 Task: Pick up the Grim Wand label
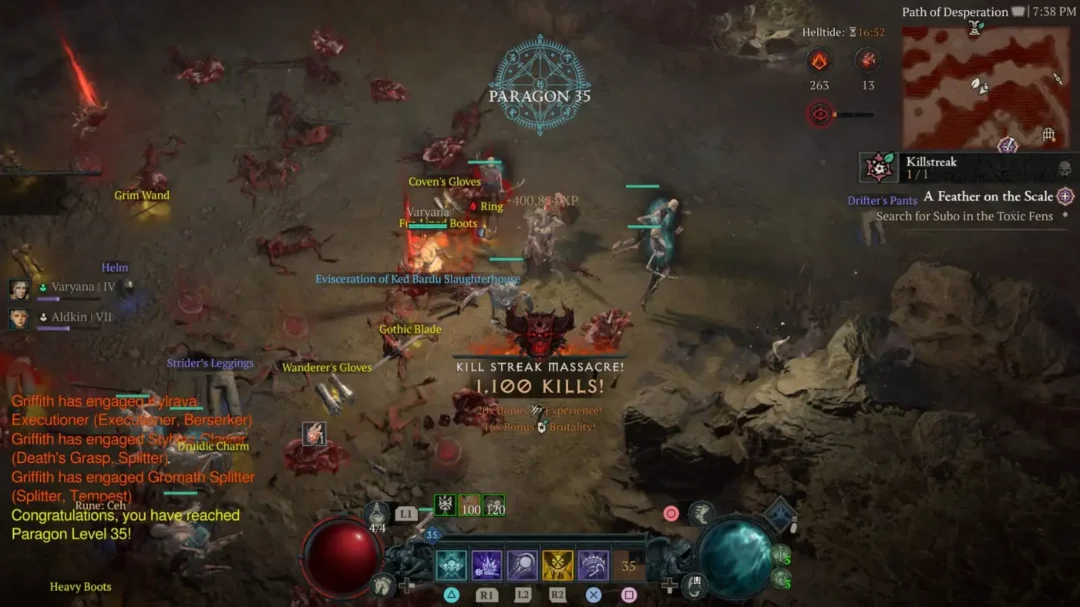coord(141,196)
